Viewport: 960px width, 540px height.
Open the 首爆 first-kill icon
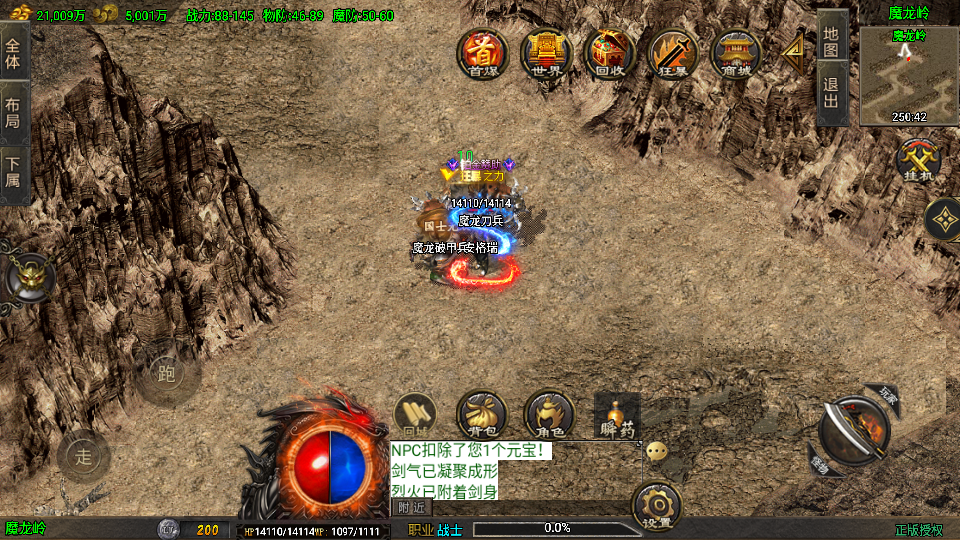pos(484,53)
